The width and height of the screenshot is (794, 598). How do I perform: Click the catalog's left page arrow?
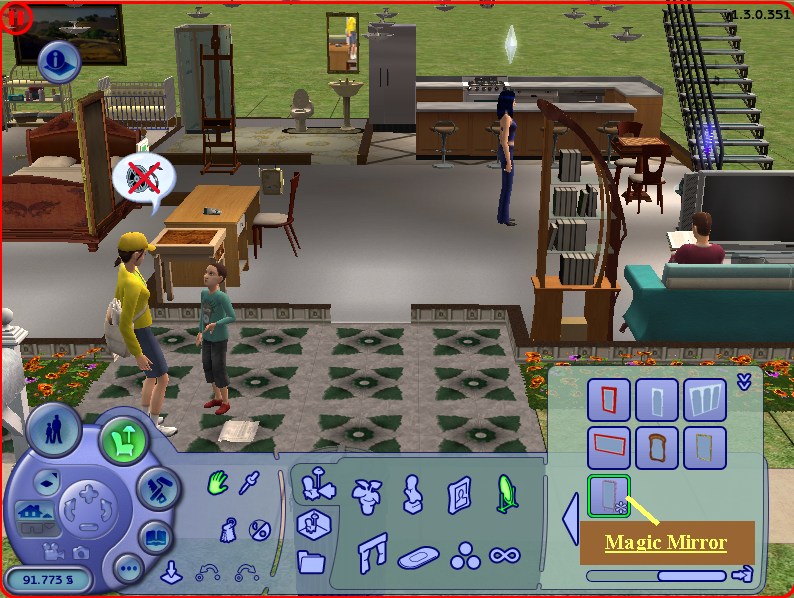[570, 520]
